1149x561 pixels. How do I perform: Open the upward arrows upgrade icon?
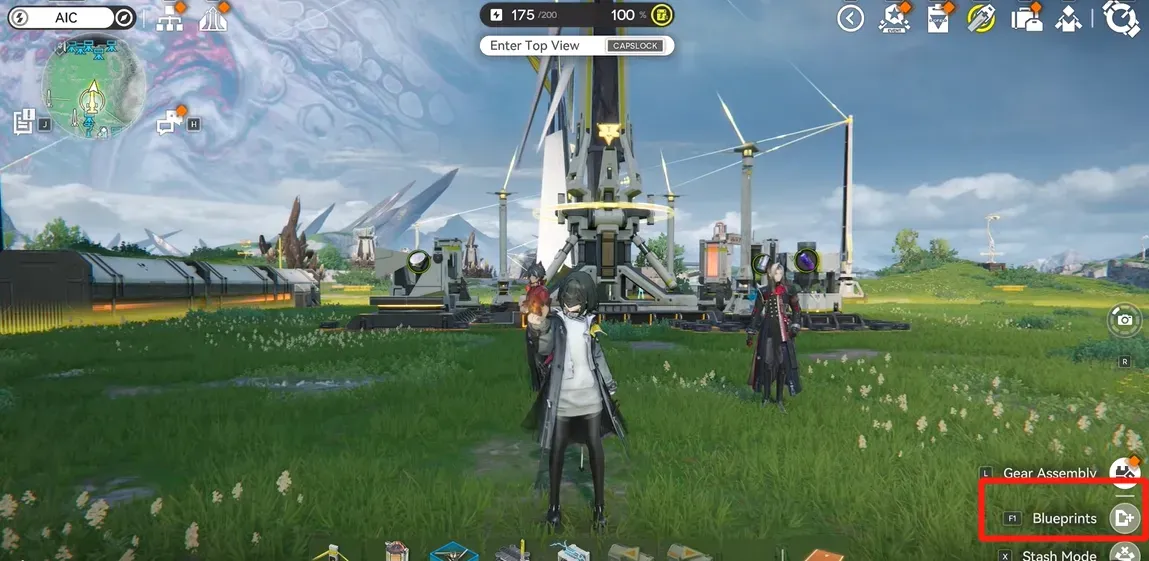click(x=214, y=18)
